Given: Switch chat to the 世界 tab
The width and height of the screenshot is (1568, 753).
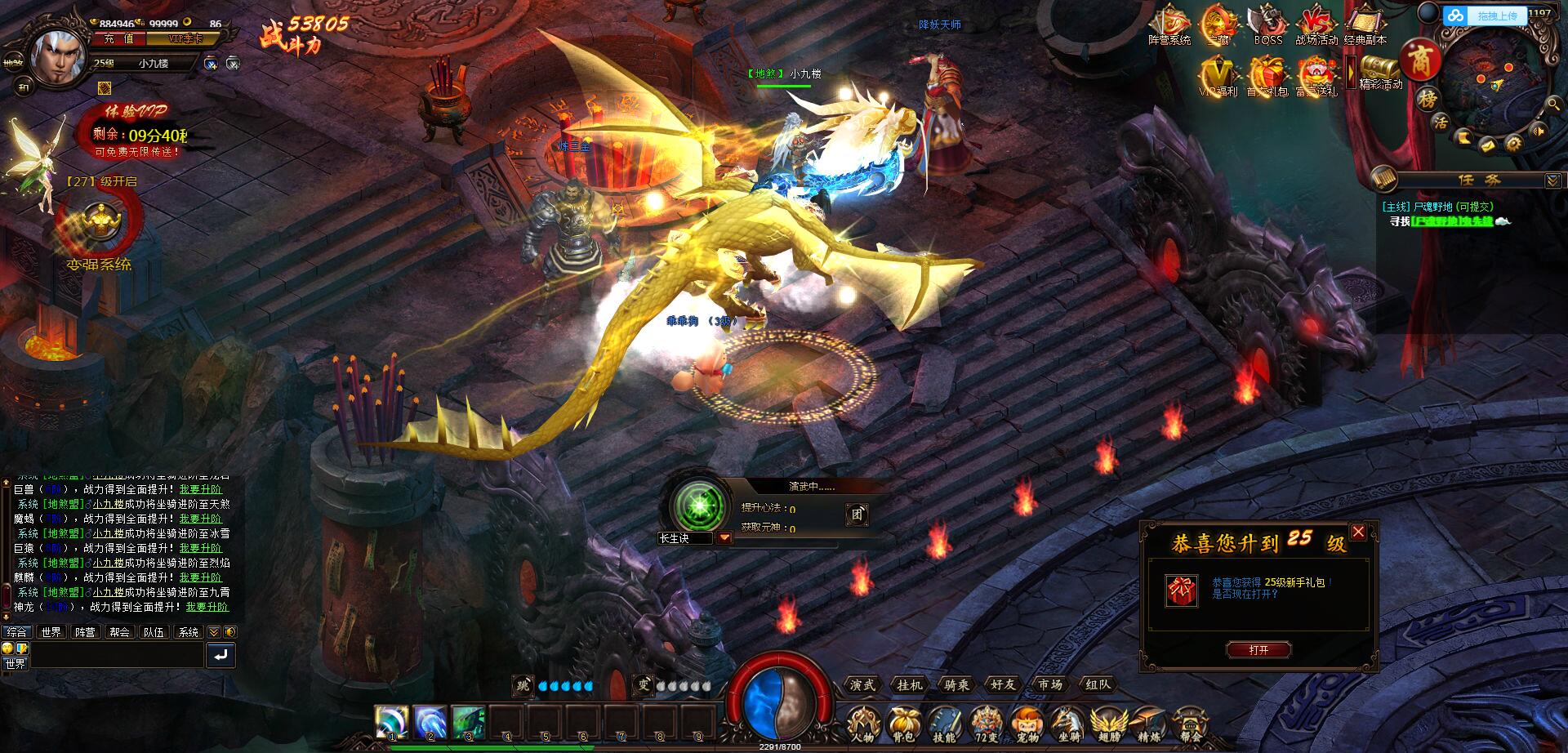Looking at the screenshot, I should pos(51,632).
